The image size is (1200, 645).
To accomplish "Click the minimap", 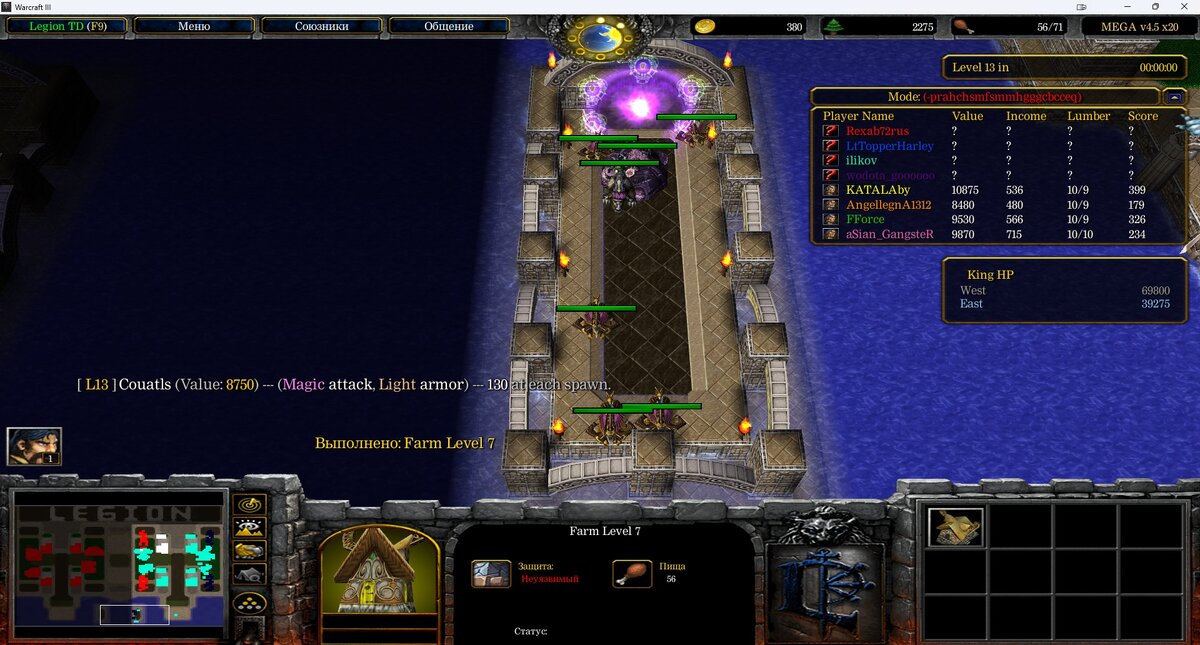I will tap(119, 562).
